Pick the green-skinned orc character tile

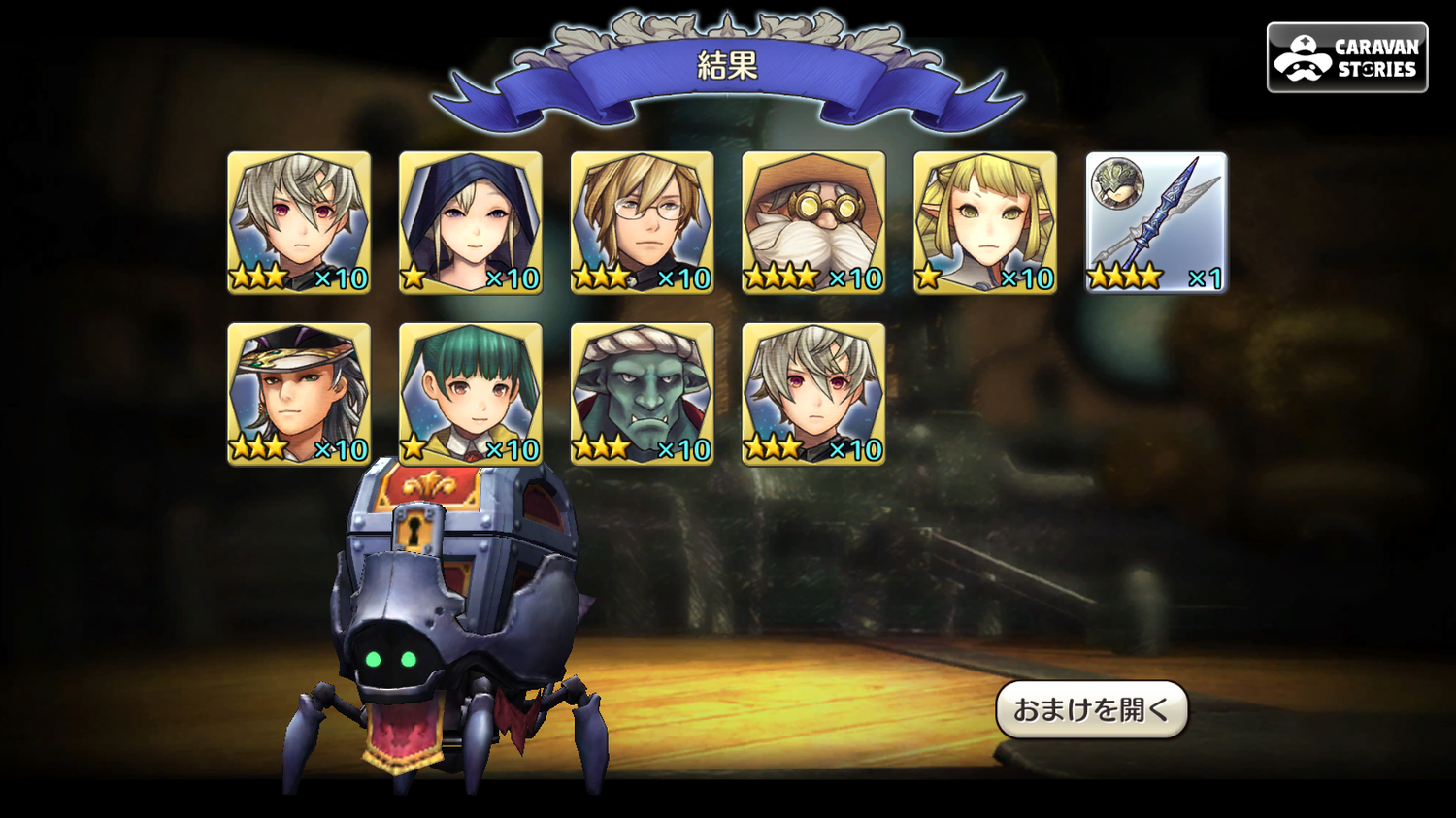643,394
